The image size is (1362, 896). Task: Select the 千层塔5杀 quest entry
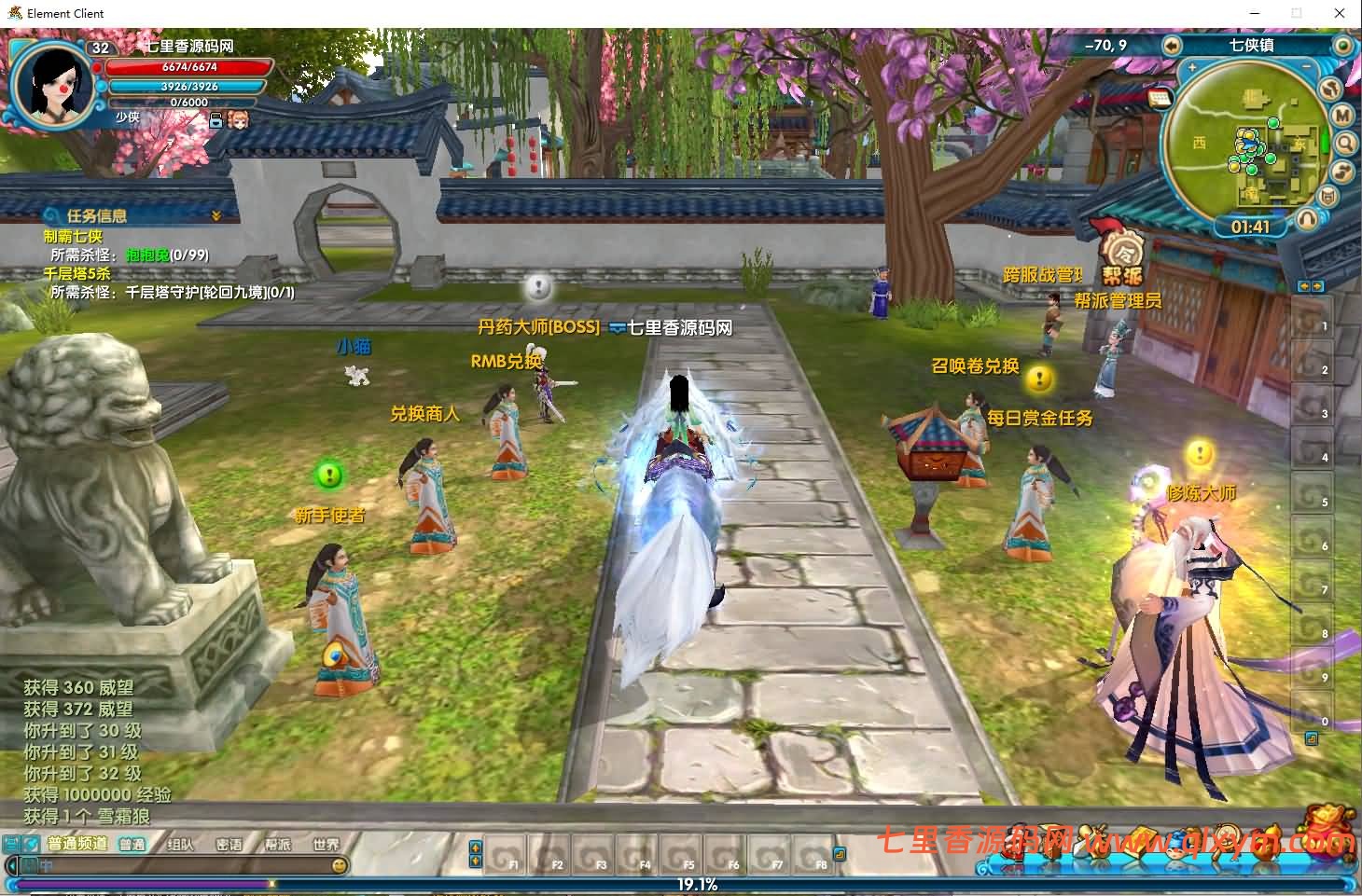tap(76, 274)
